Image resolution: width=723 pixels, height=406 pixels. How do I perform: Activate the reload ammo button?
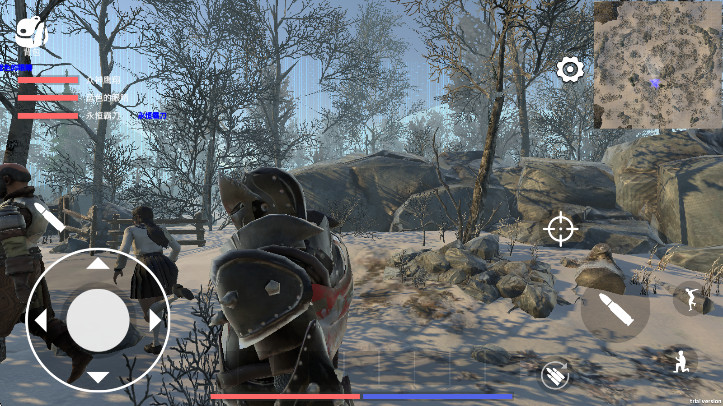(x=556, y=375)
